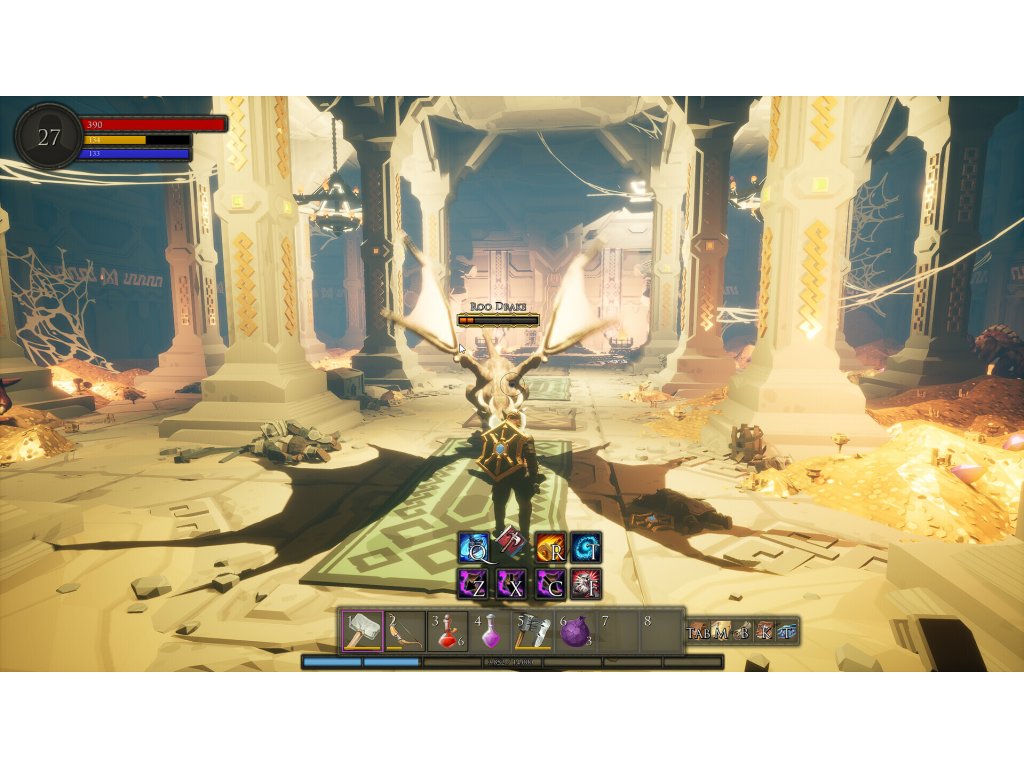The height and width of the screenshot is (768, 1024).
Task: Open the menu icon labeled M
Action: point(720,631)
